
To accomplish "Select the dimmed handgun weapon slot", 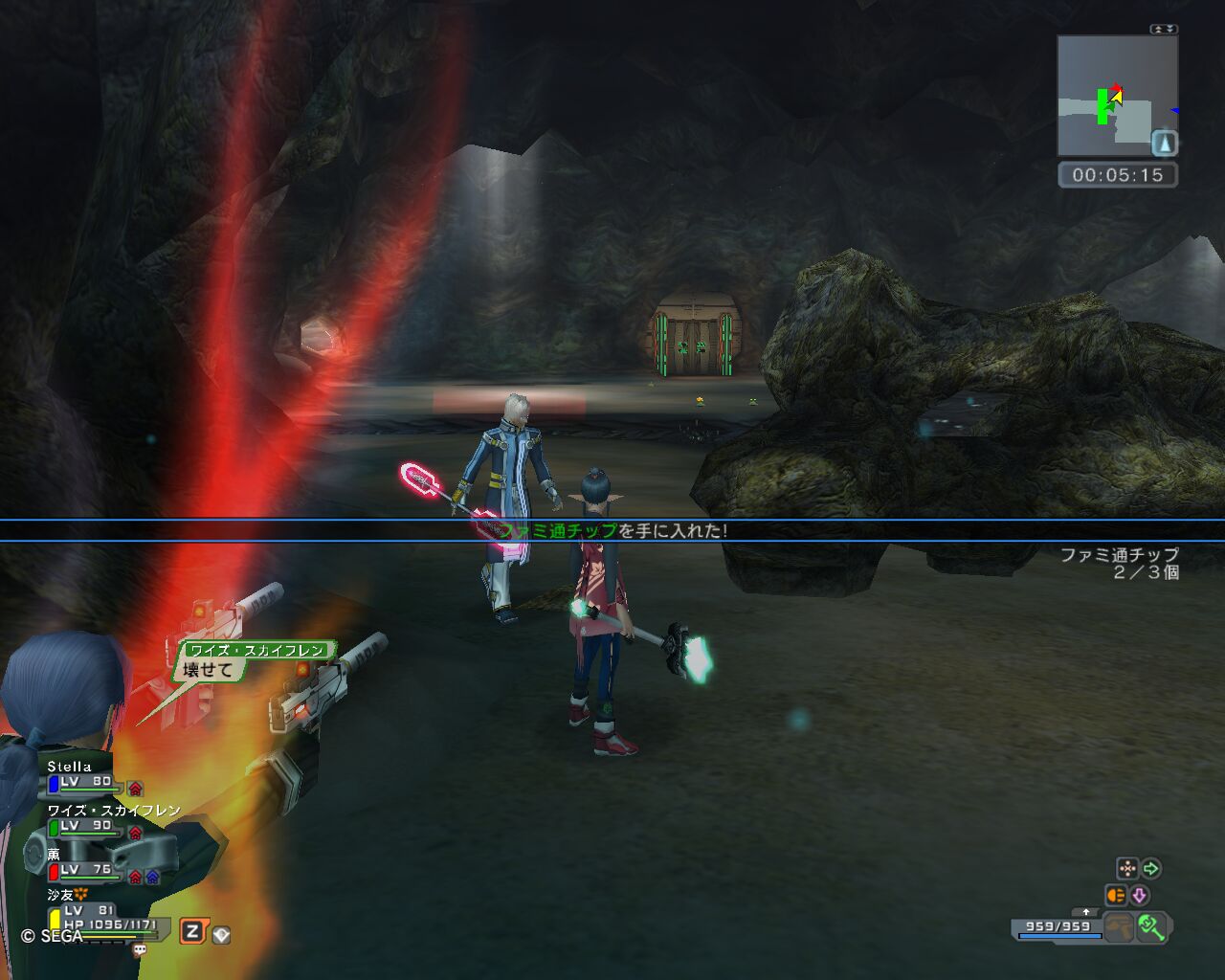I will (1118, 927).
